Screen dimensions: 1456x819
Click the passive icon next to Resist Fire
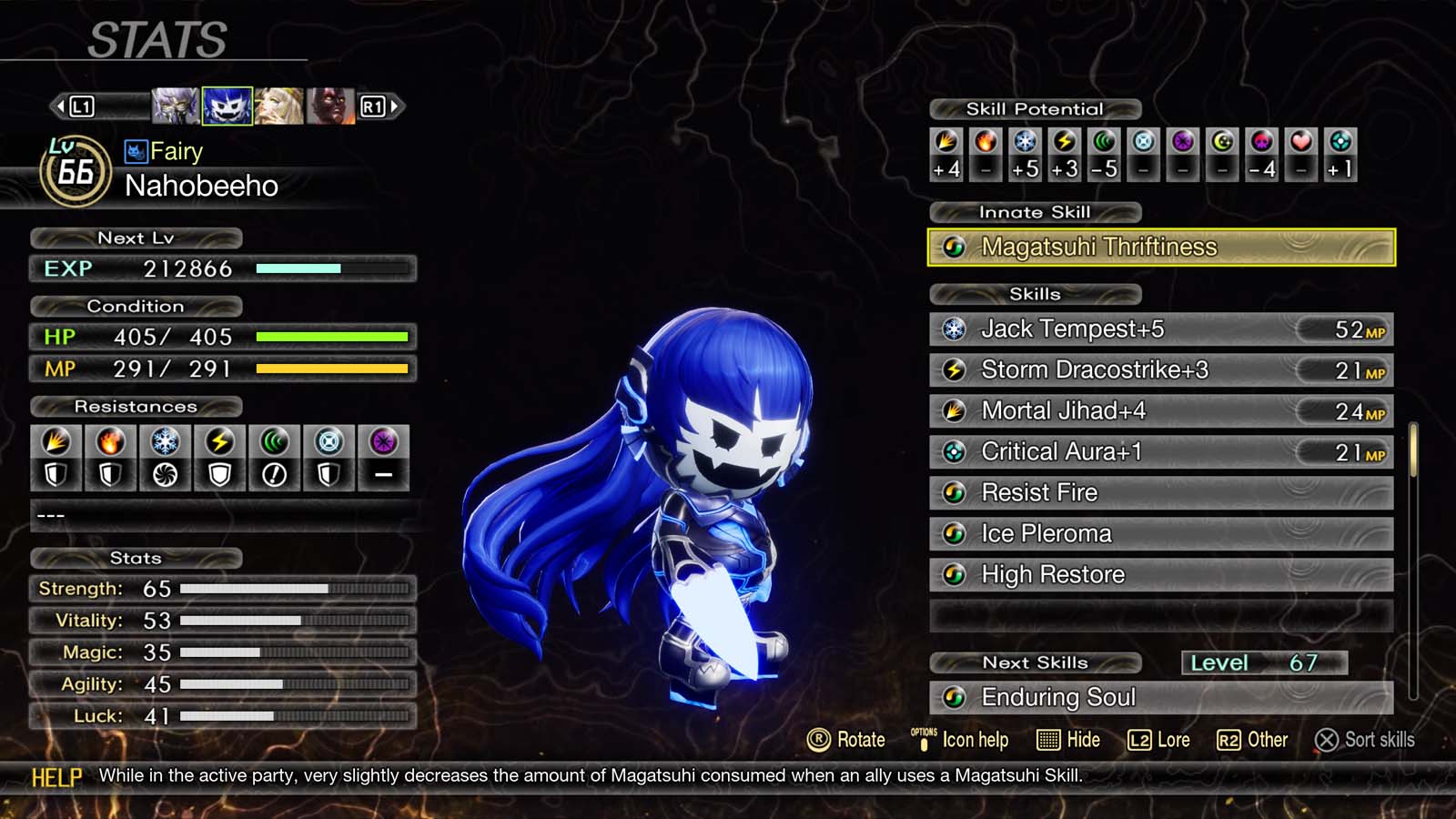click(955, 492)
